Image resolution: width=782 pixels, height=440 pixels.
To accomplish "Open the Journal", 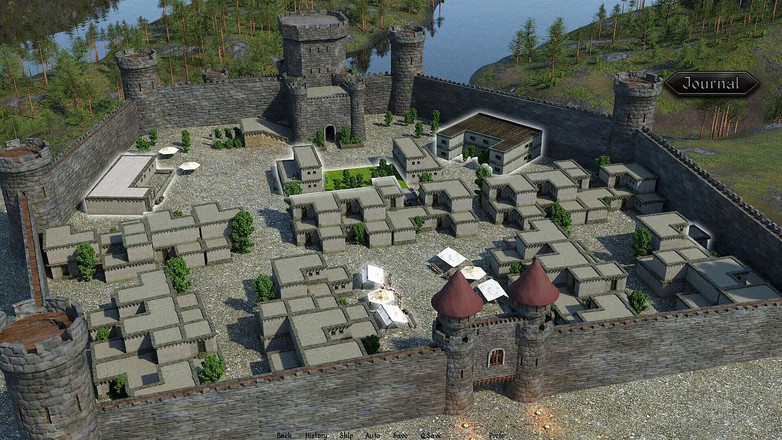I will [x=712, y=84].
